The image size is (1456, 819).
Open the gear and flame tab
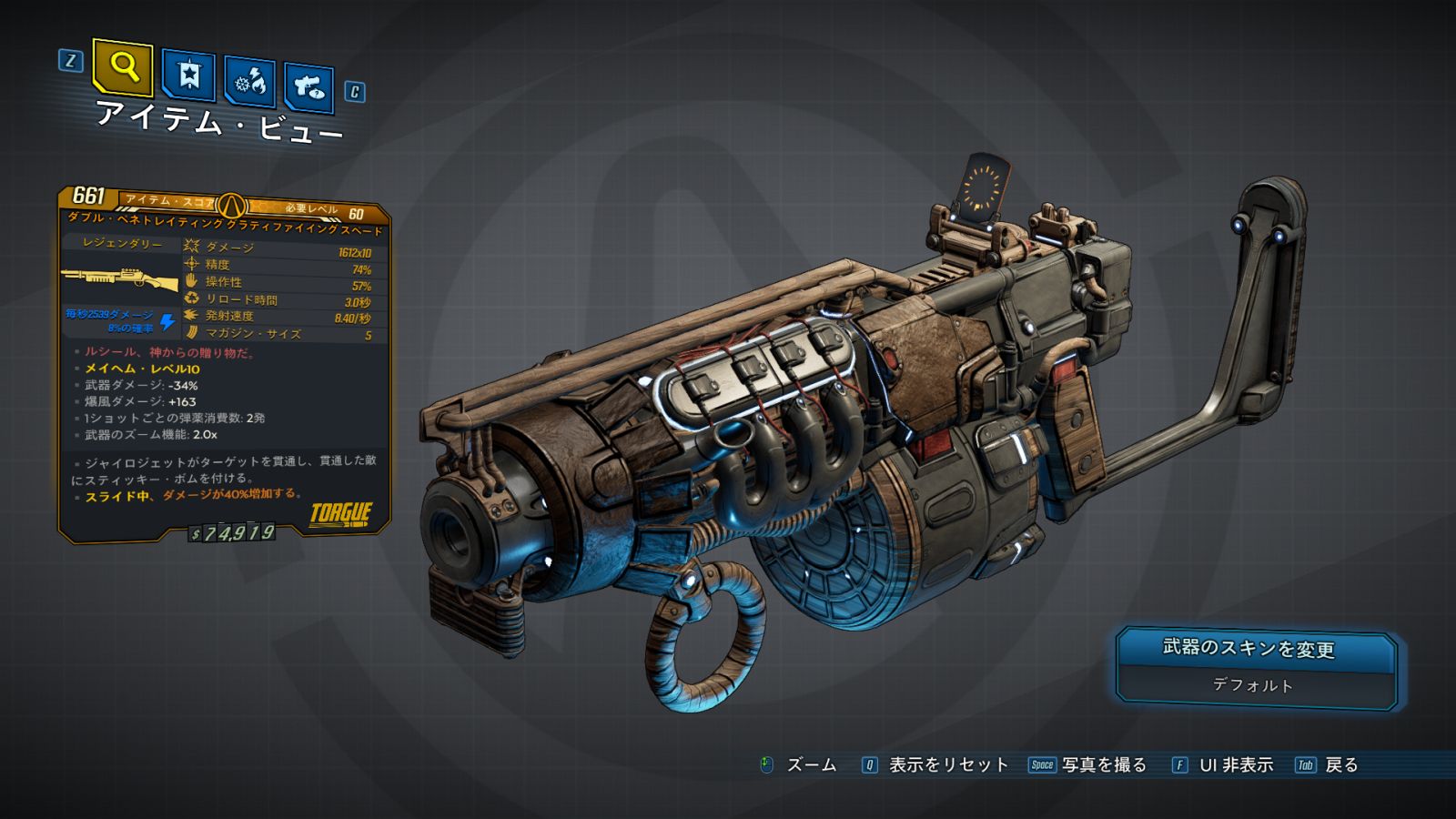(249, 82)
